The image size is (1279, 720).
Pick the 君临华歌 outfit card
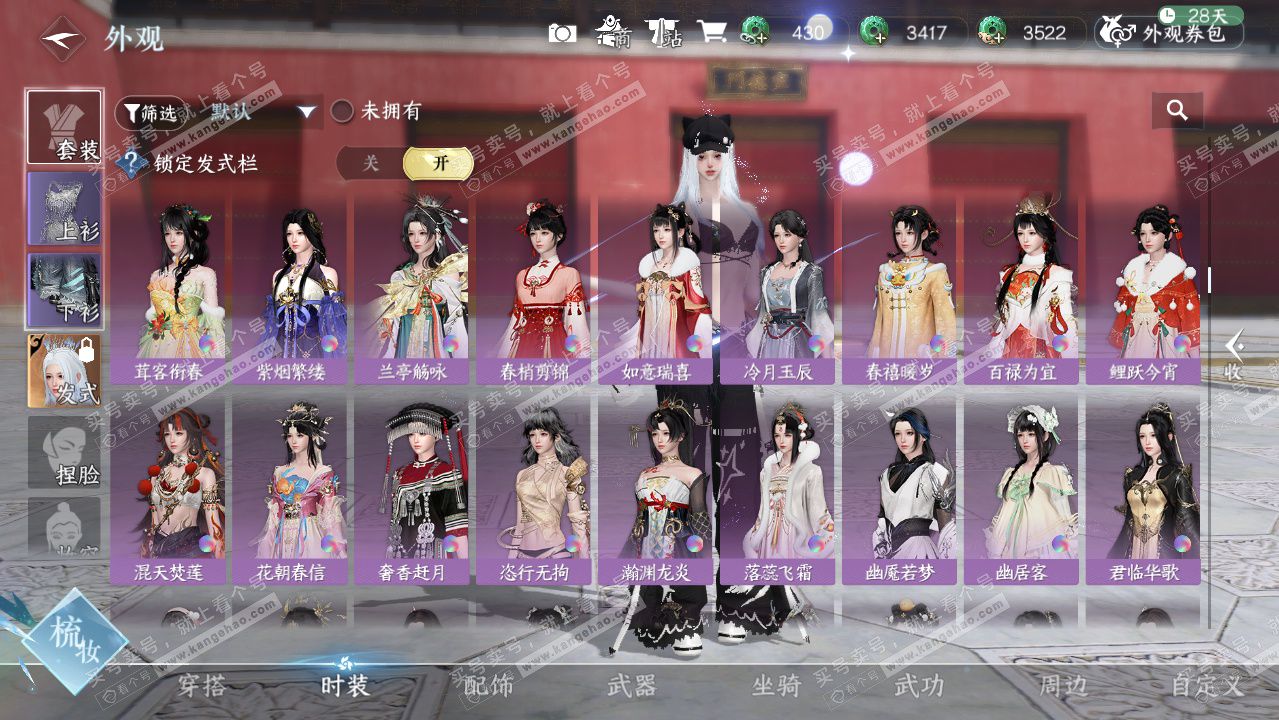pos(1144,490)
